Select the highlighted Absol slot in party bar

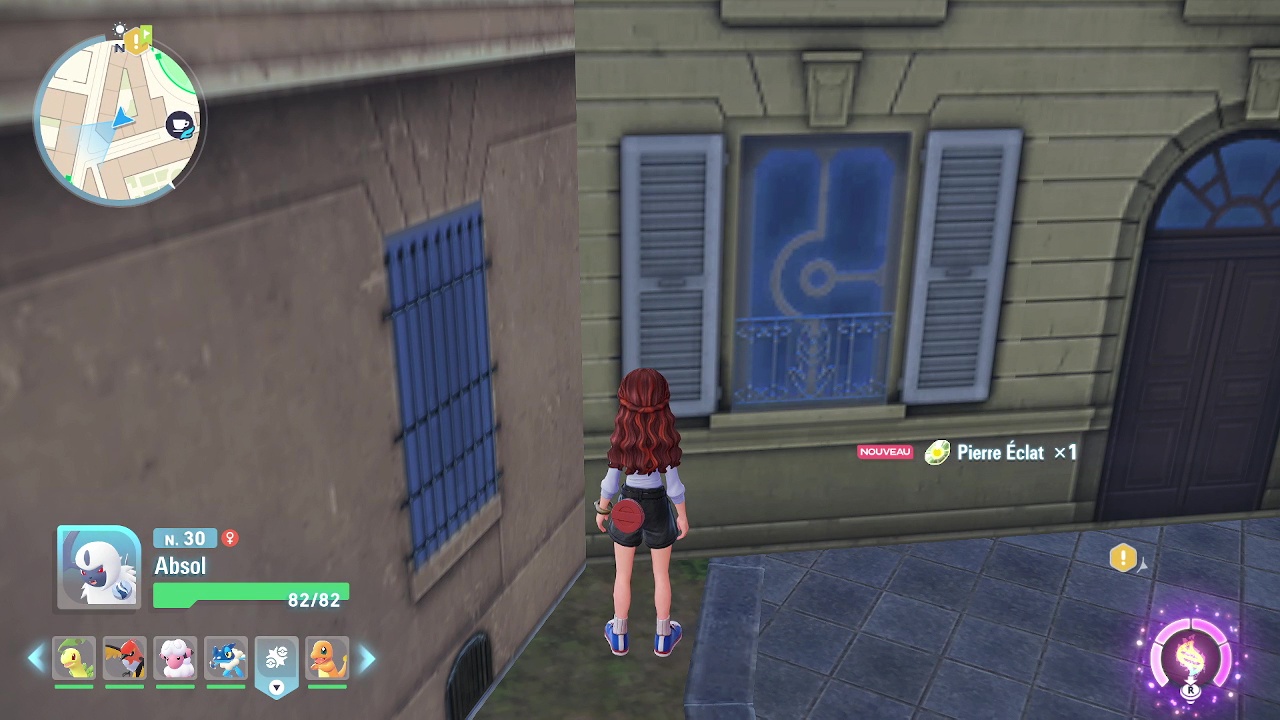277,658
